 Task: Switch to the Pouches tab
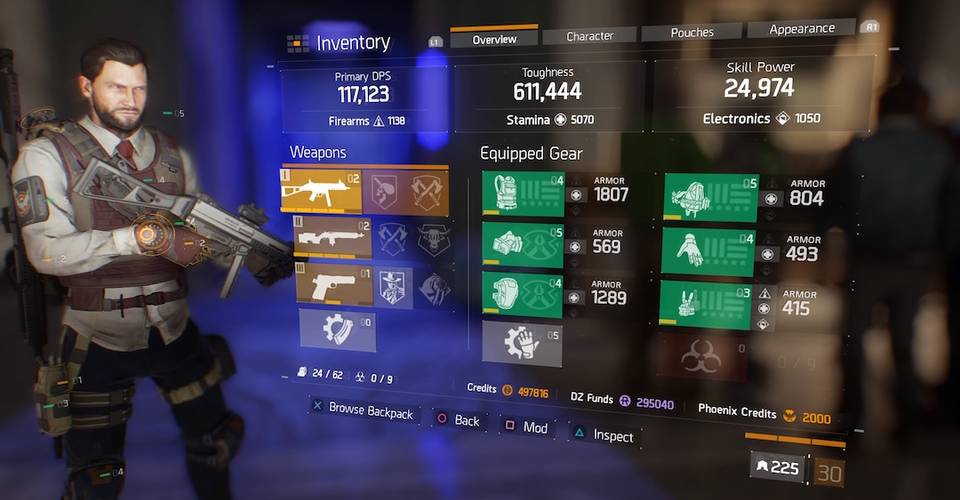(x=692, y=32)
